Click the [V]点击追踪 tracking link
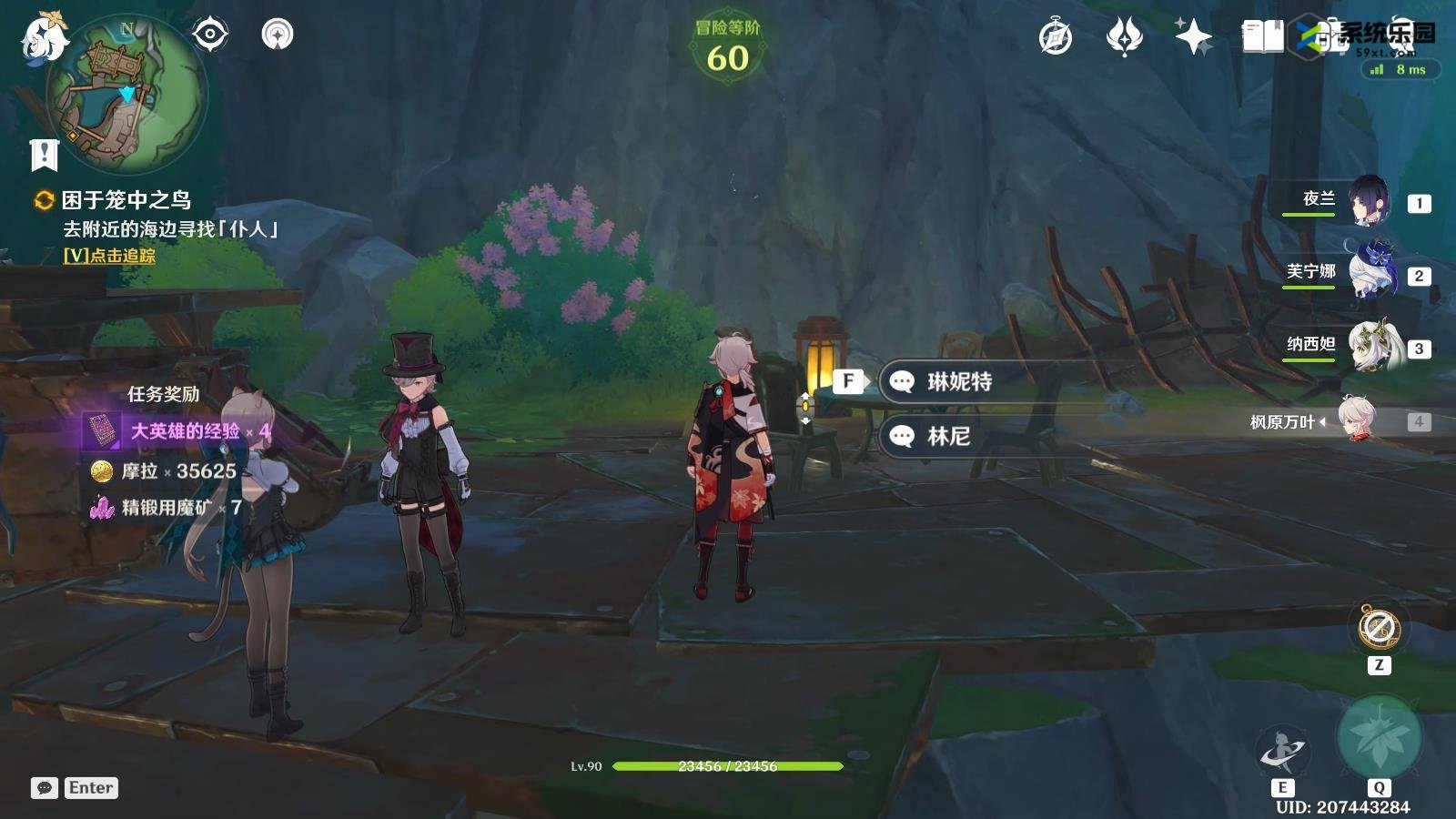 [109, 256]
